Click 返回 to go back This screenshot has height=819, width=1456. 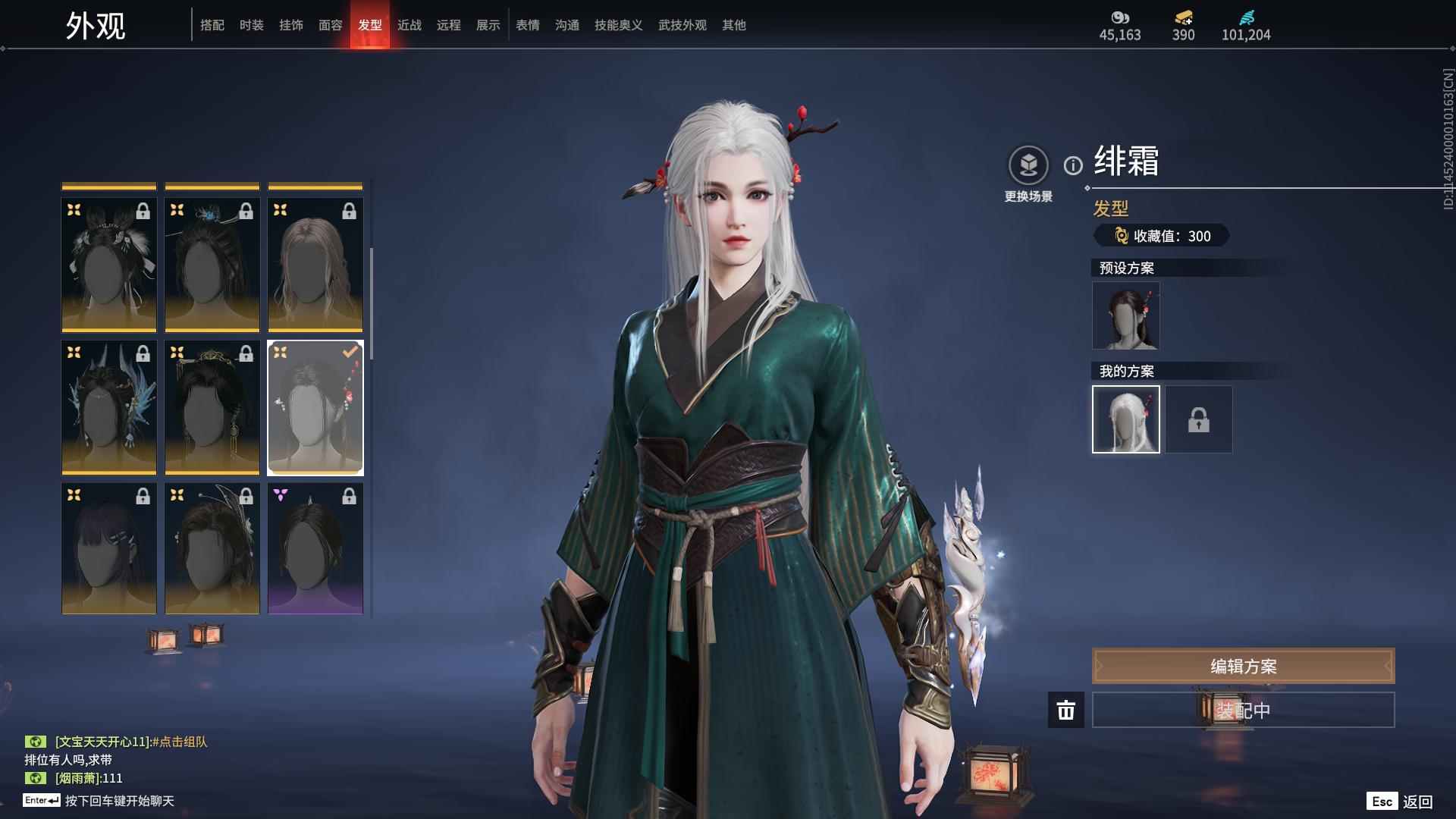[x=1417, y=802]
